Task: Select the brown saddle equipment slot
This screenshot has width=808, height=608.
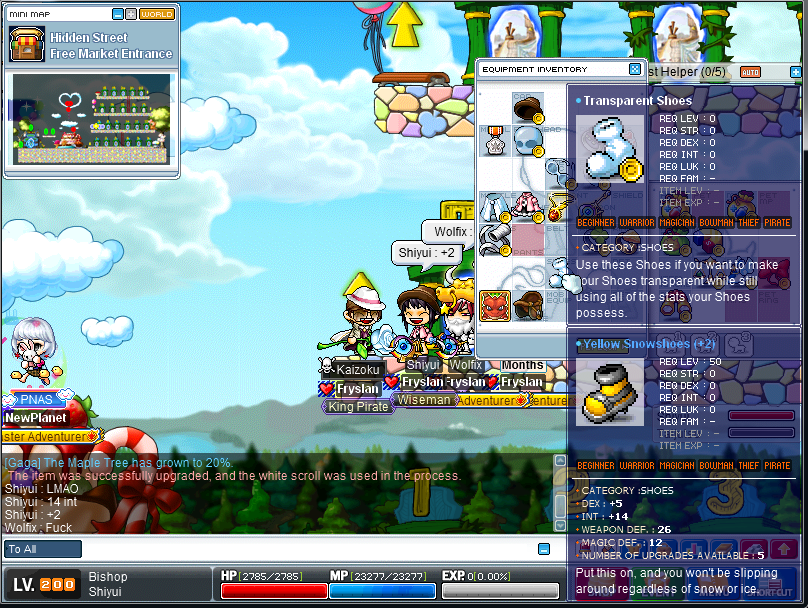Action: point(527,304)
